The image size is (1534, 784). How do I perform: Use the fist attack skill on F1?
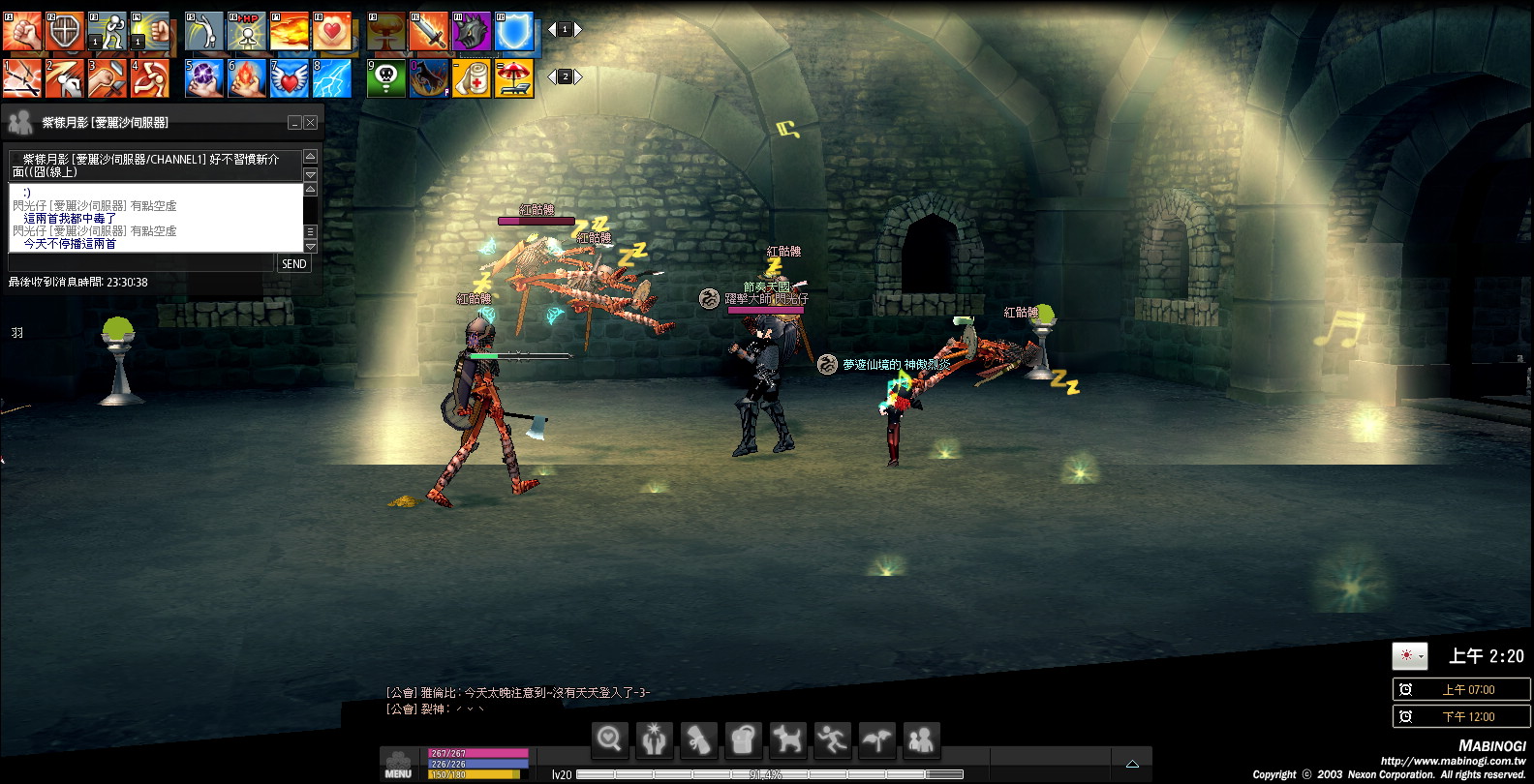pos(22,31)
